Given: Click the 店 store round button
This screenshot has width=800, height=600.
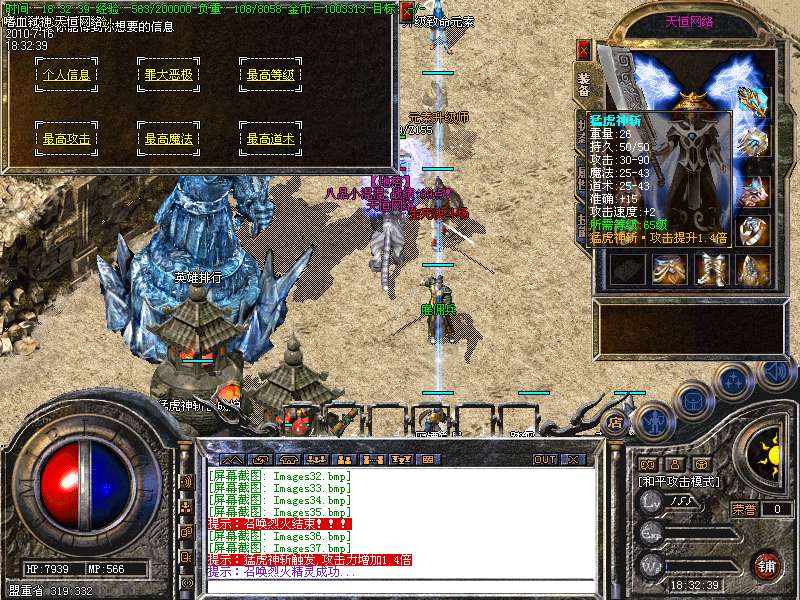Looking at the screenshot, I should click(x=614, y=422).
